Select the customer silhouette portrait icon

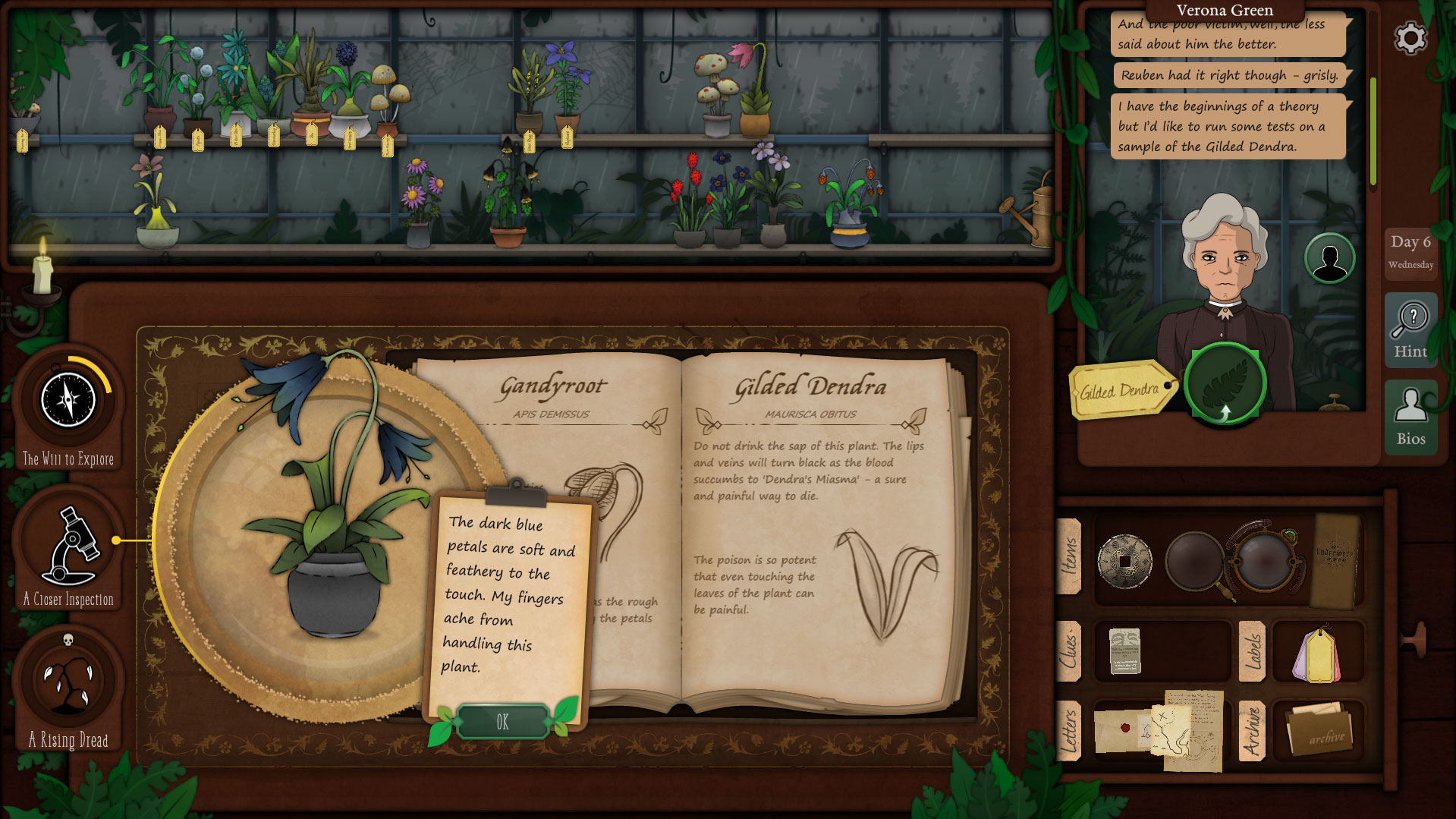pyautogui.click(x=1329, y=259)
